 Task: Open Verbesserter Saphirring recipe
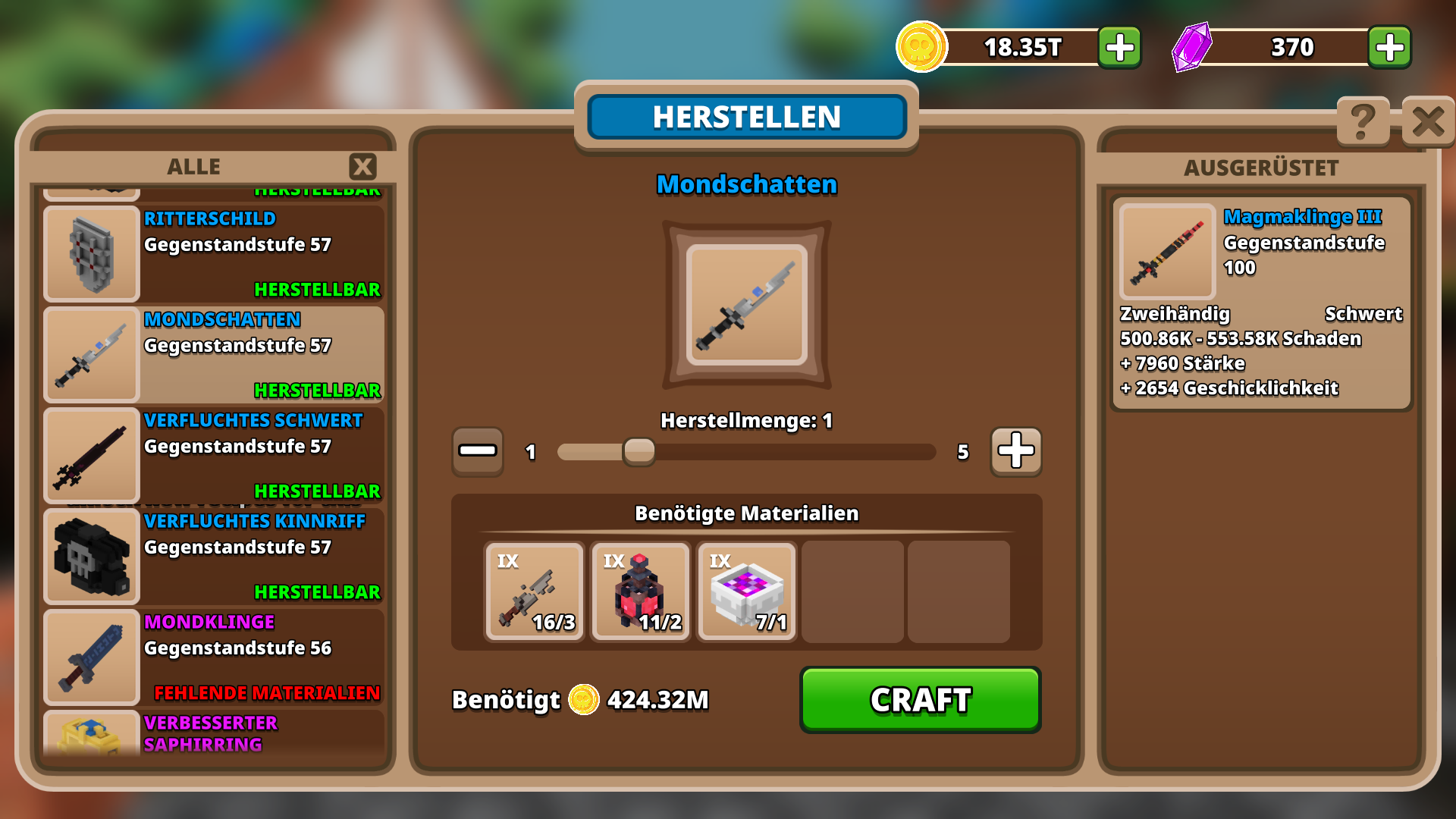click(x=214, y=733)
